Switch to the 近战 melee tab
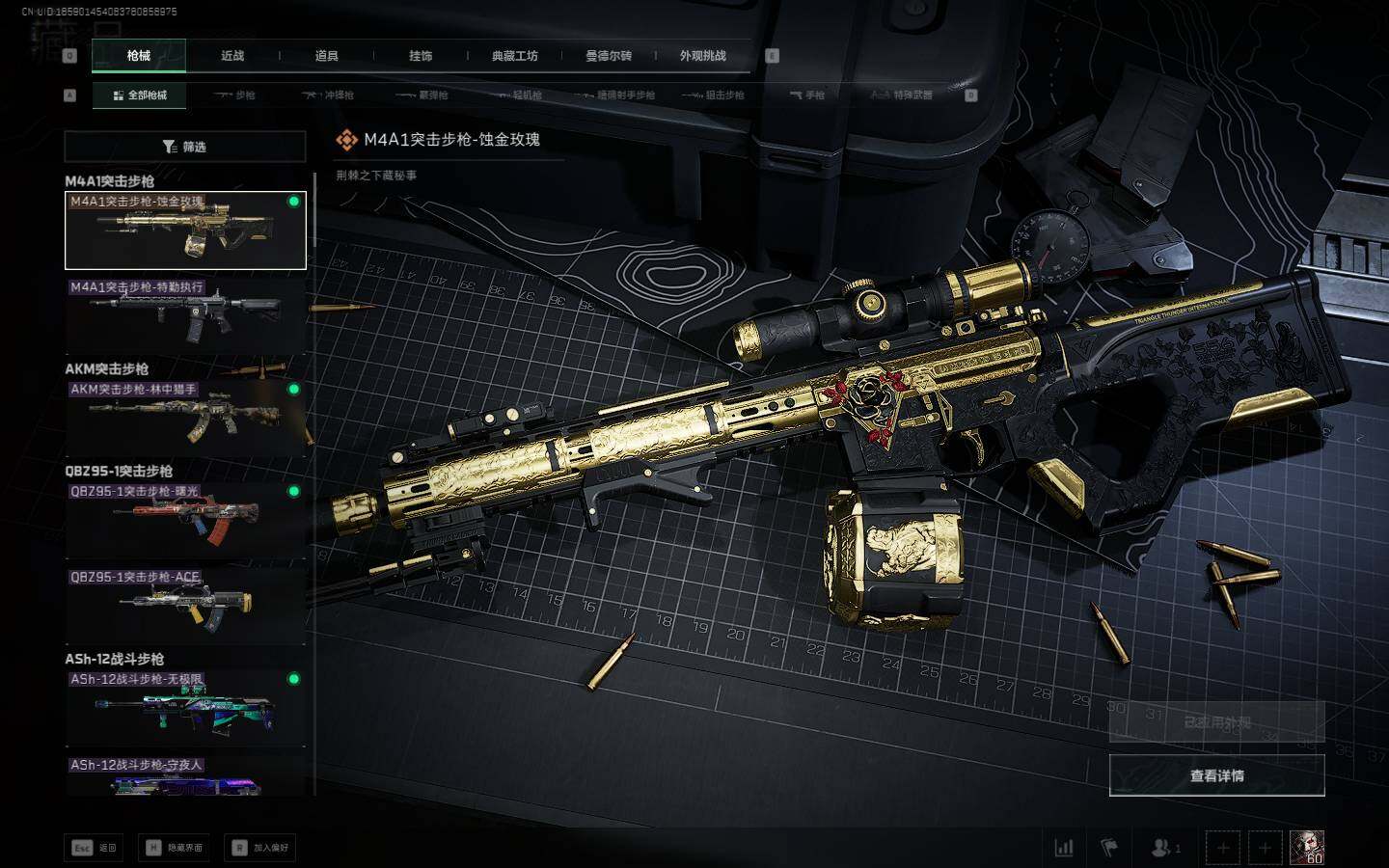 [232, 56]
